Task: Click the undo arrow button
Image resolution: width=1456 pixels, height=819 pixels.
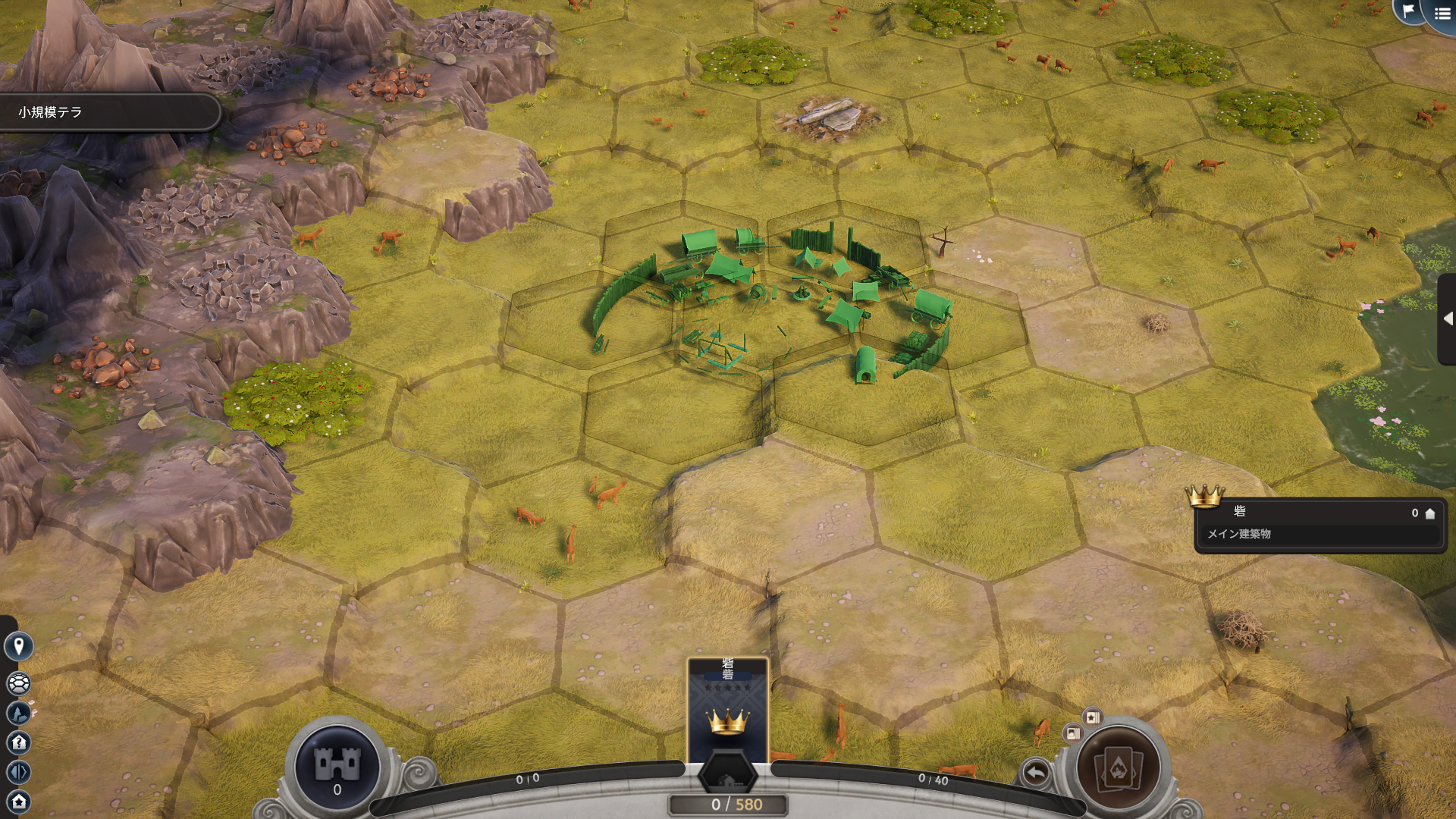Action: click(x=1036, y=773)
